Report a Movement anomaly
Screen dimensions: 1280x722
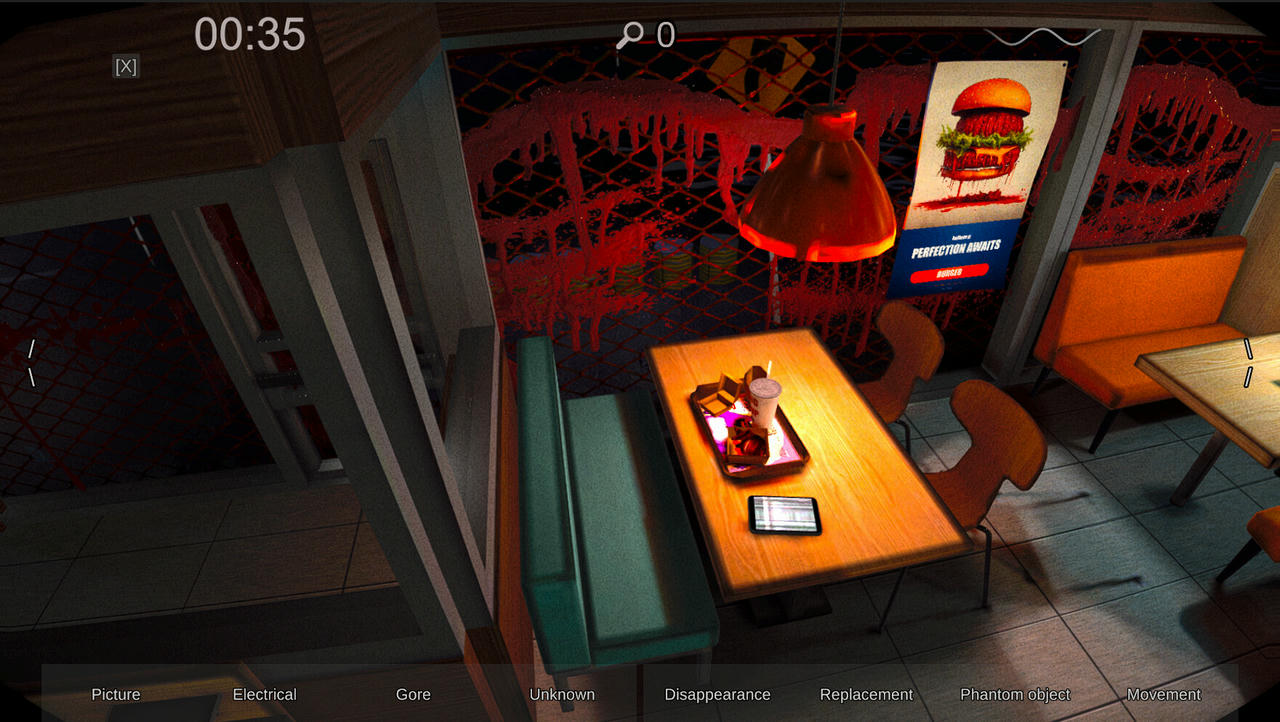coord(1163,694)
